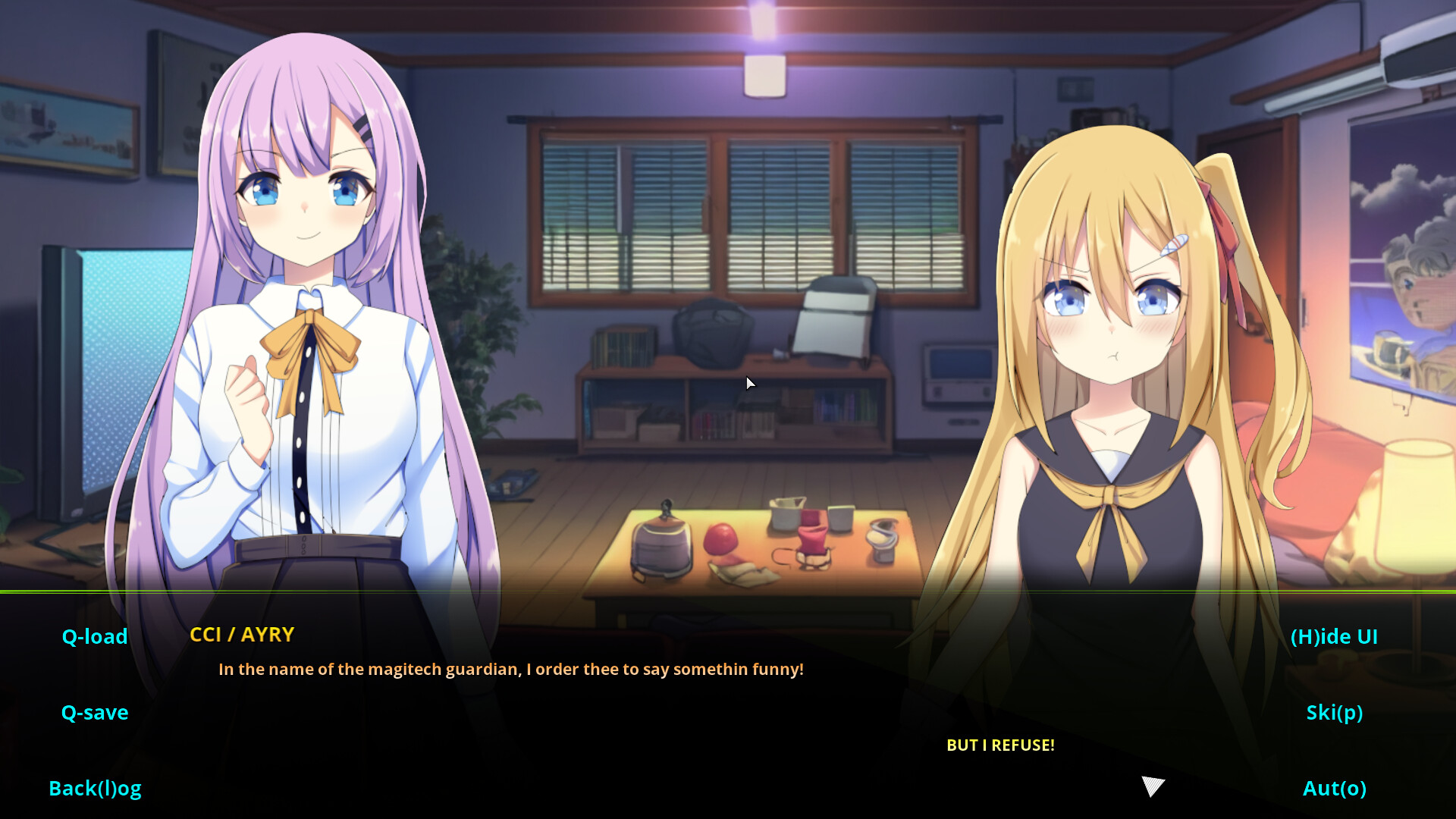1456x819 pixels.
Task: Turn on Aut(o) auto-advance mode
Action: [1335, 788]
